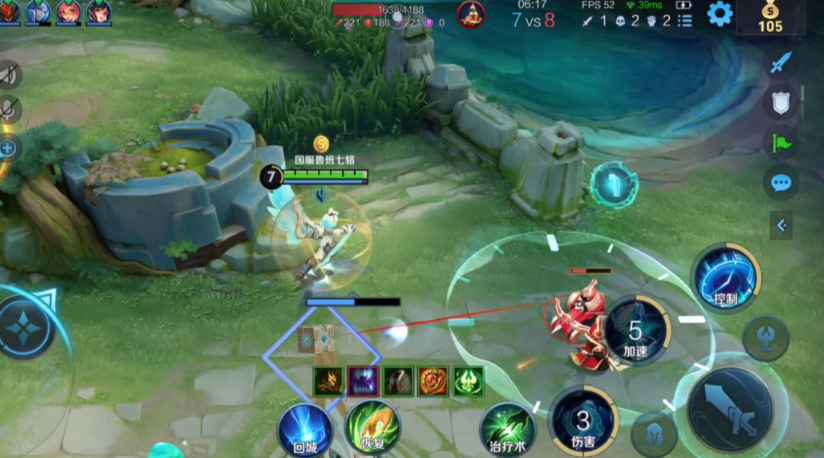Cast the 治疗术 summoner spell

[508, 425]
